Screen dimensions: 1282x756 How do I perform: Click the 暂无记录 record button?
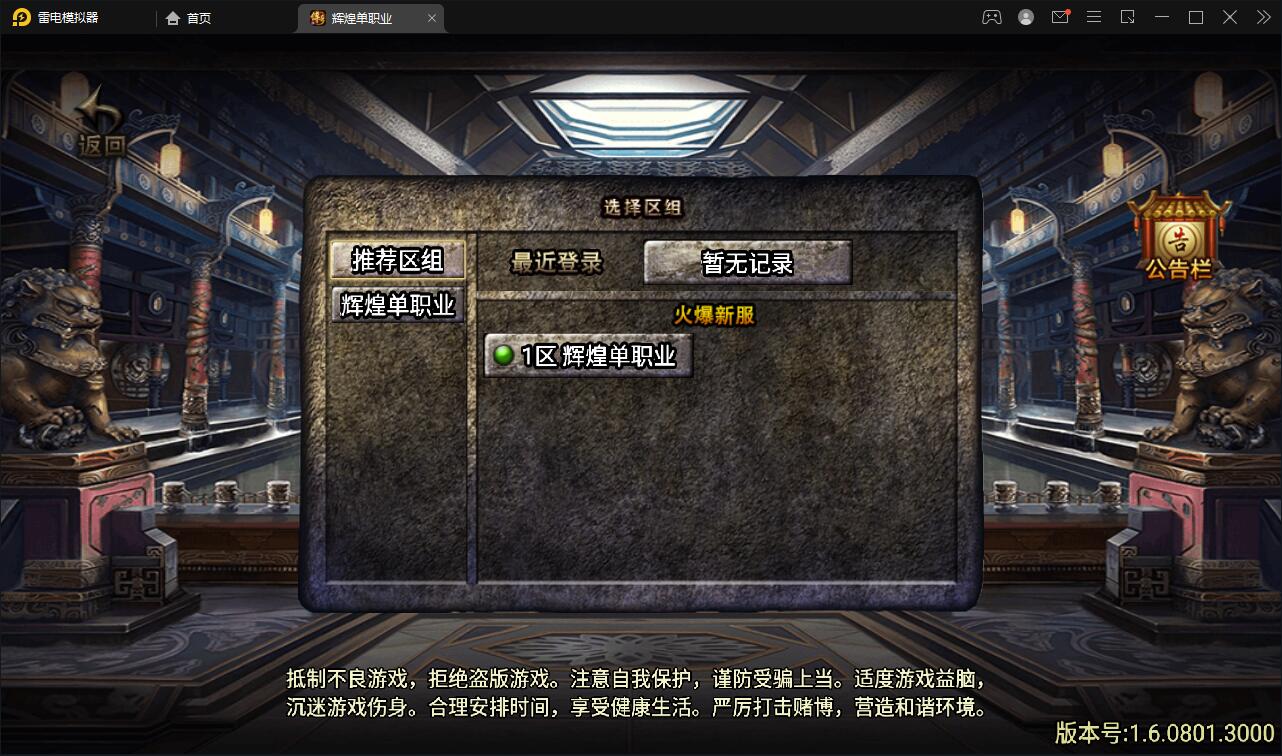click(746, 261)
